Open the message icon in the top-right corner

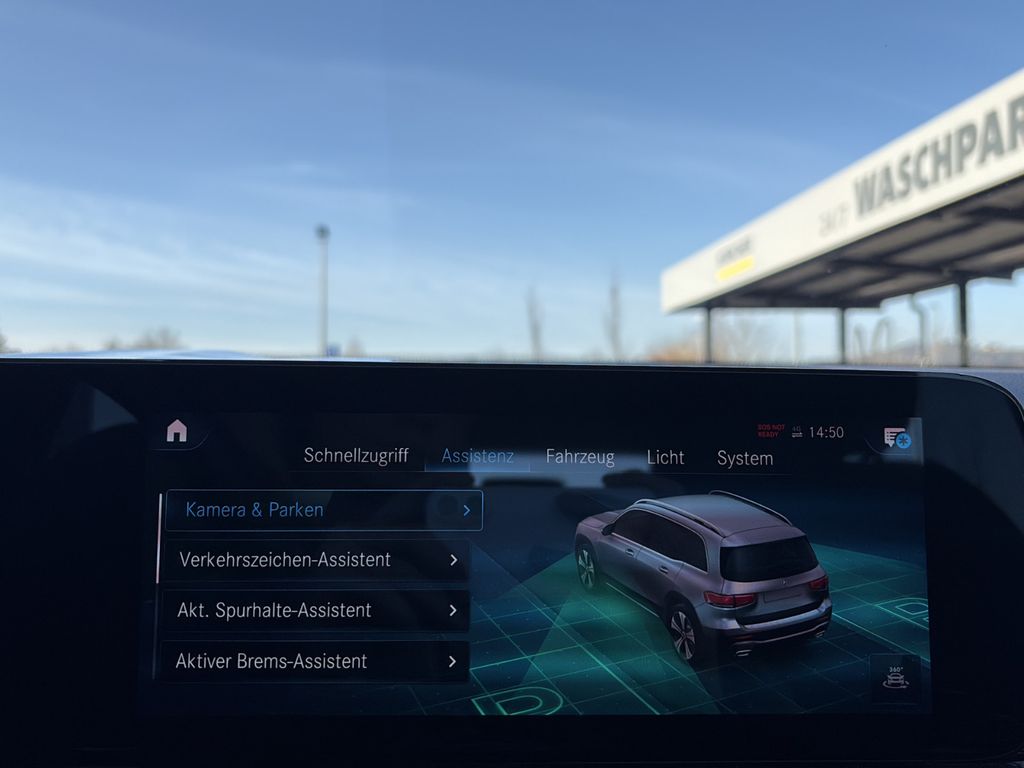(x=896, y=438)
